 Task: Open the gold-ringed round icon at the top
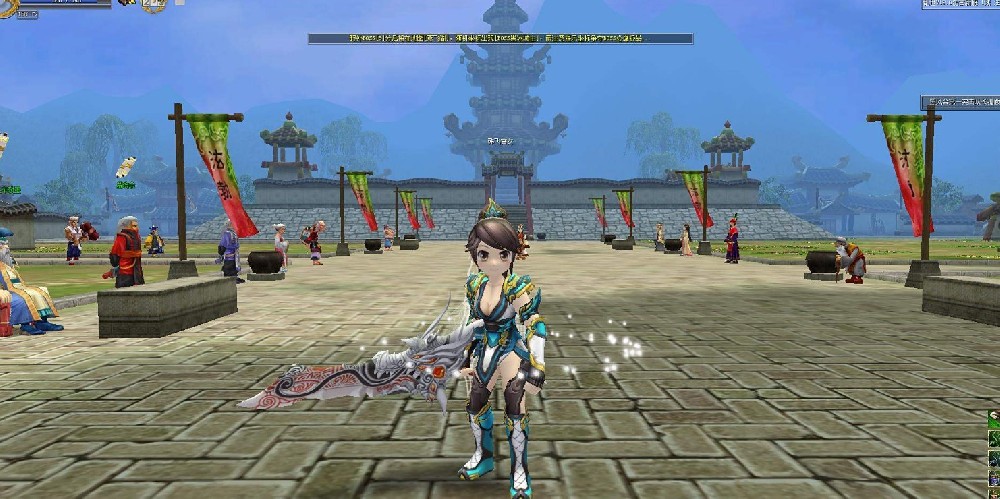[x=153, y=5]
